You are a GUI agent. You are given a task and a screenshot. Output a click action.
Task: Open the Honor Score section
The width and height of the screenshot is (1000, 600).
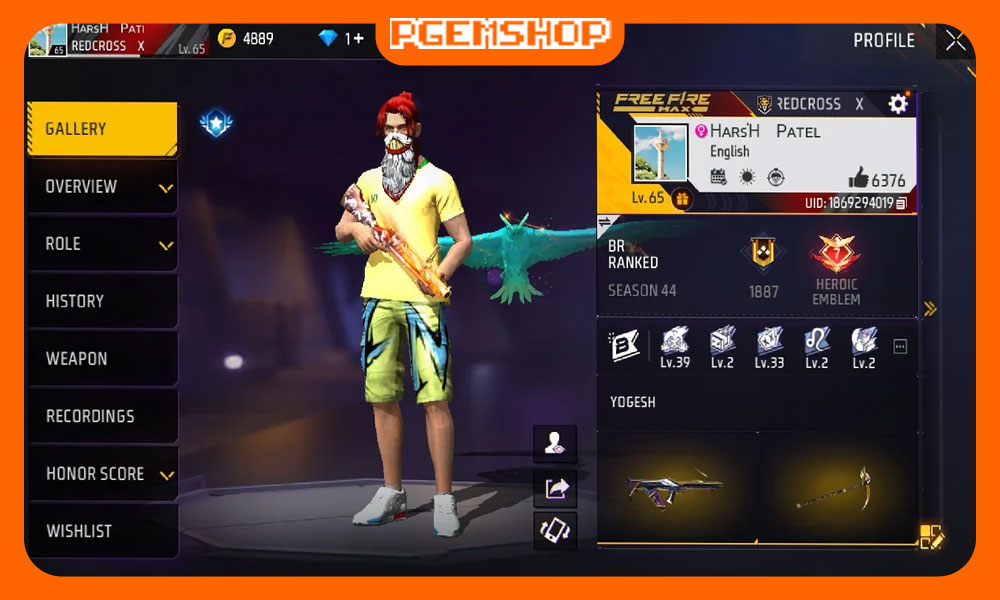coord(101,474)
